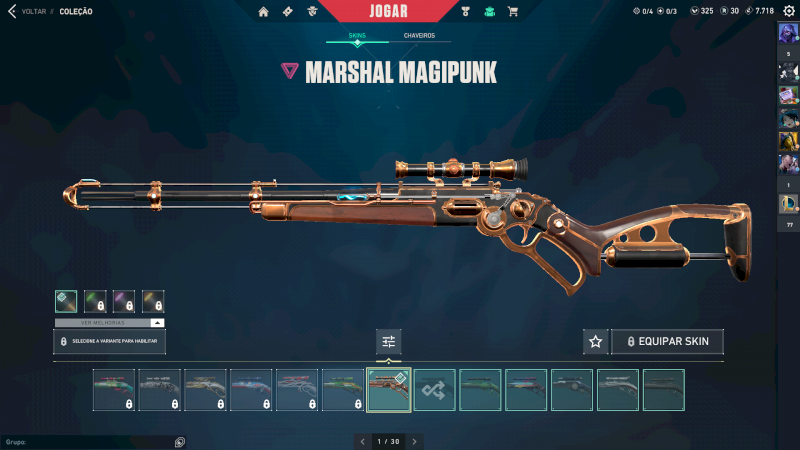
Task: Select the highlighted Magipunk Marshal thumbnail
Action: 389,390
